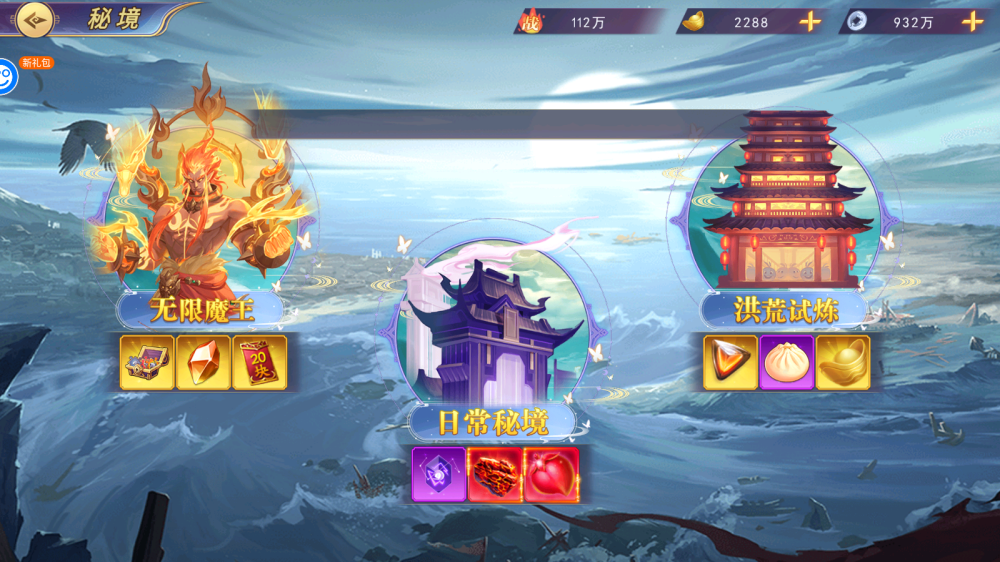
Task: Inspect the orange crystal reward icon
Action: pos(203,362)
